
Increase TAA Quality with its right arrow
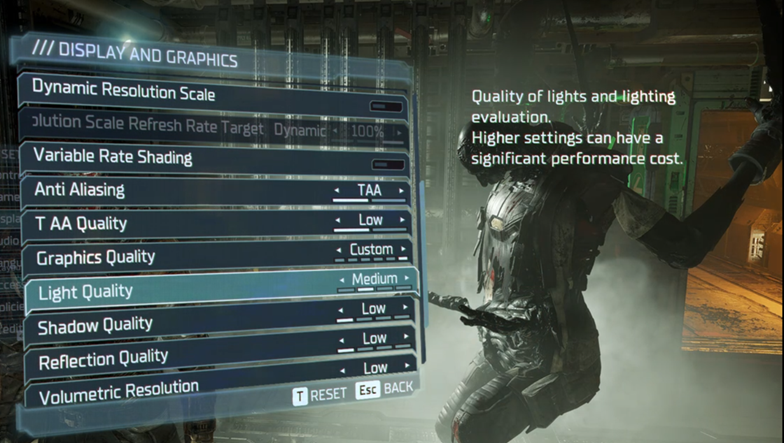[404, 221]
